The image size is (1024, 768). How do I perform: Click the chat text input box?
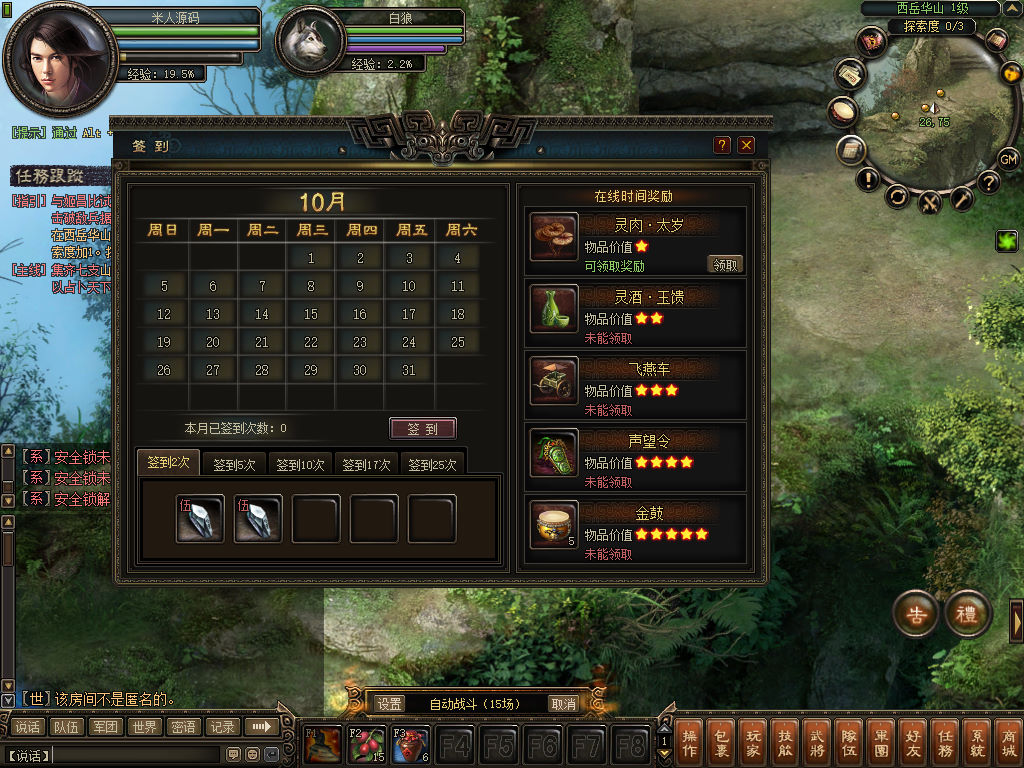[136, 754]
